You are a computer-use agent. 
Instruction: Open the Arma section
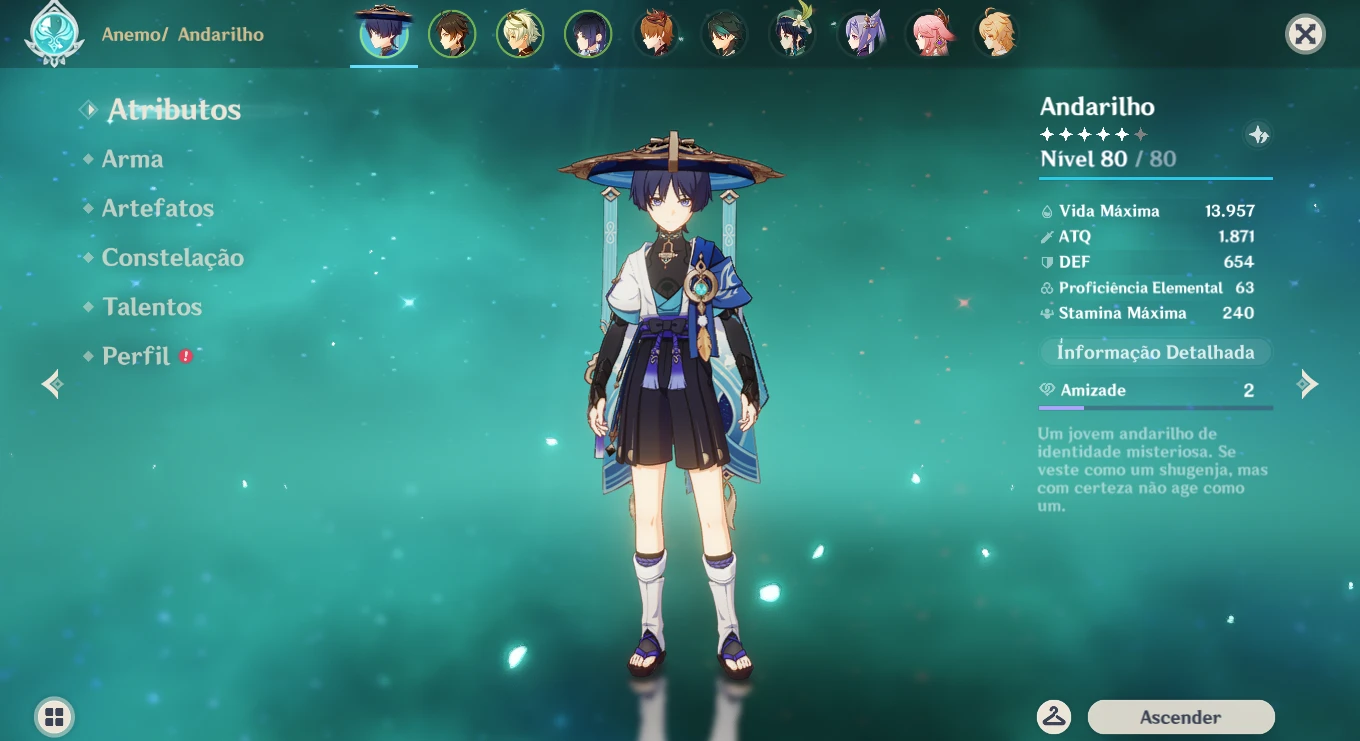coord(131,159)
